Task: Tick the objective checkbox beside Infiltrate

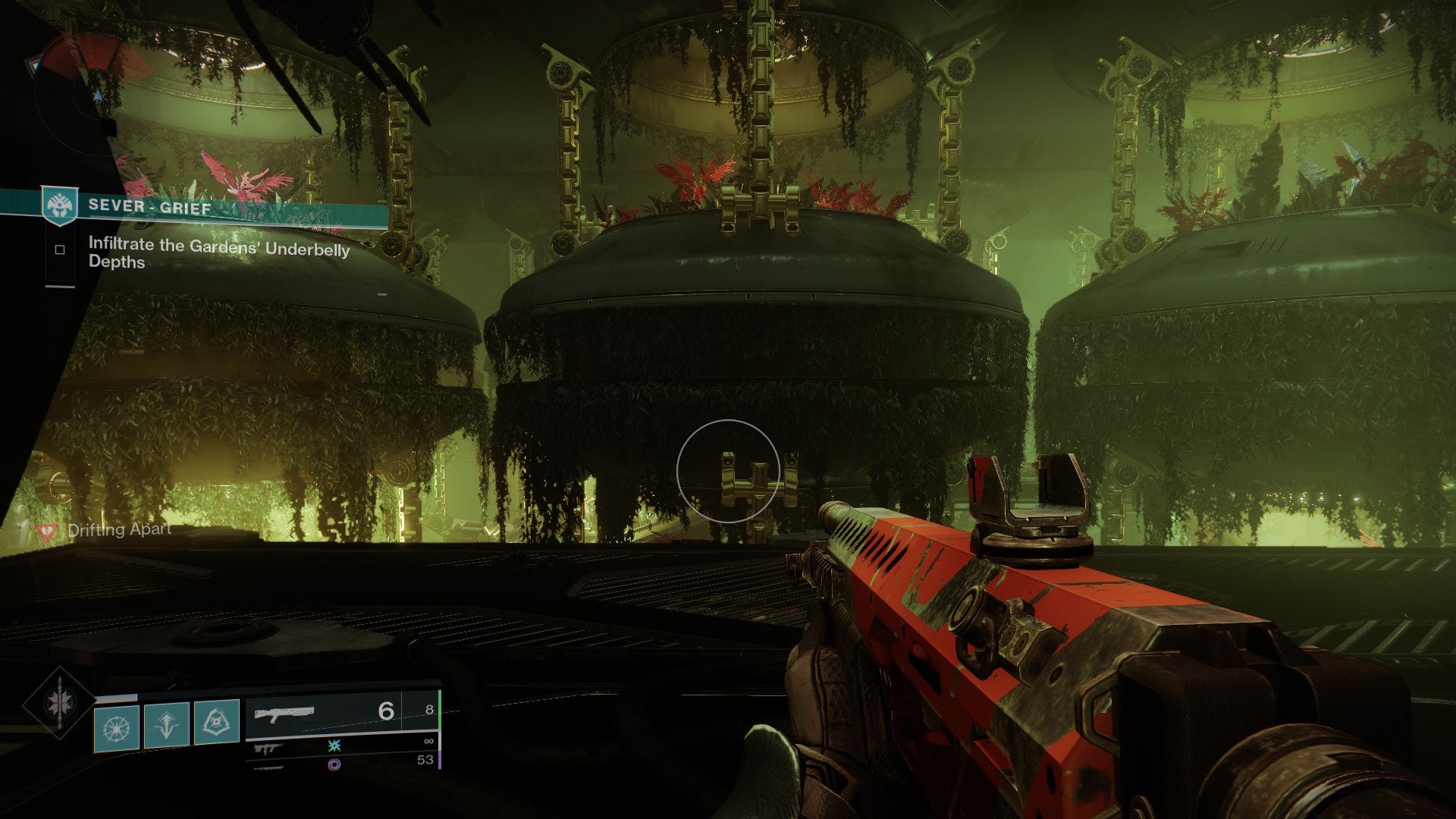Action: tap(60, 249)
